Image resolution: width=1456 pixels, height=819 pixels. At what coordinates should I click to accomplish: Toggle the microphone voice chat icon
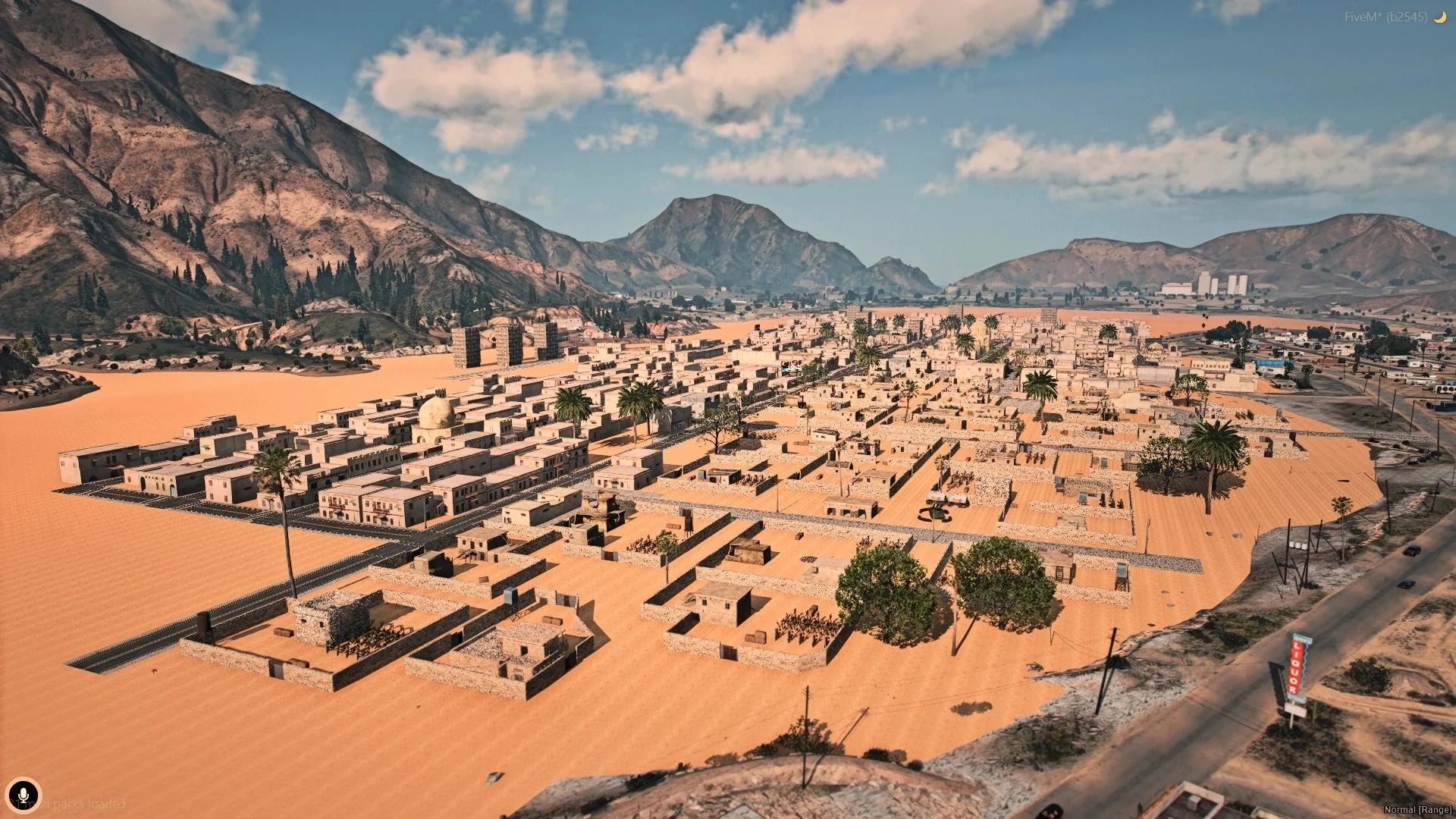tap(24, 794)
